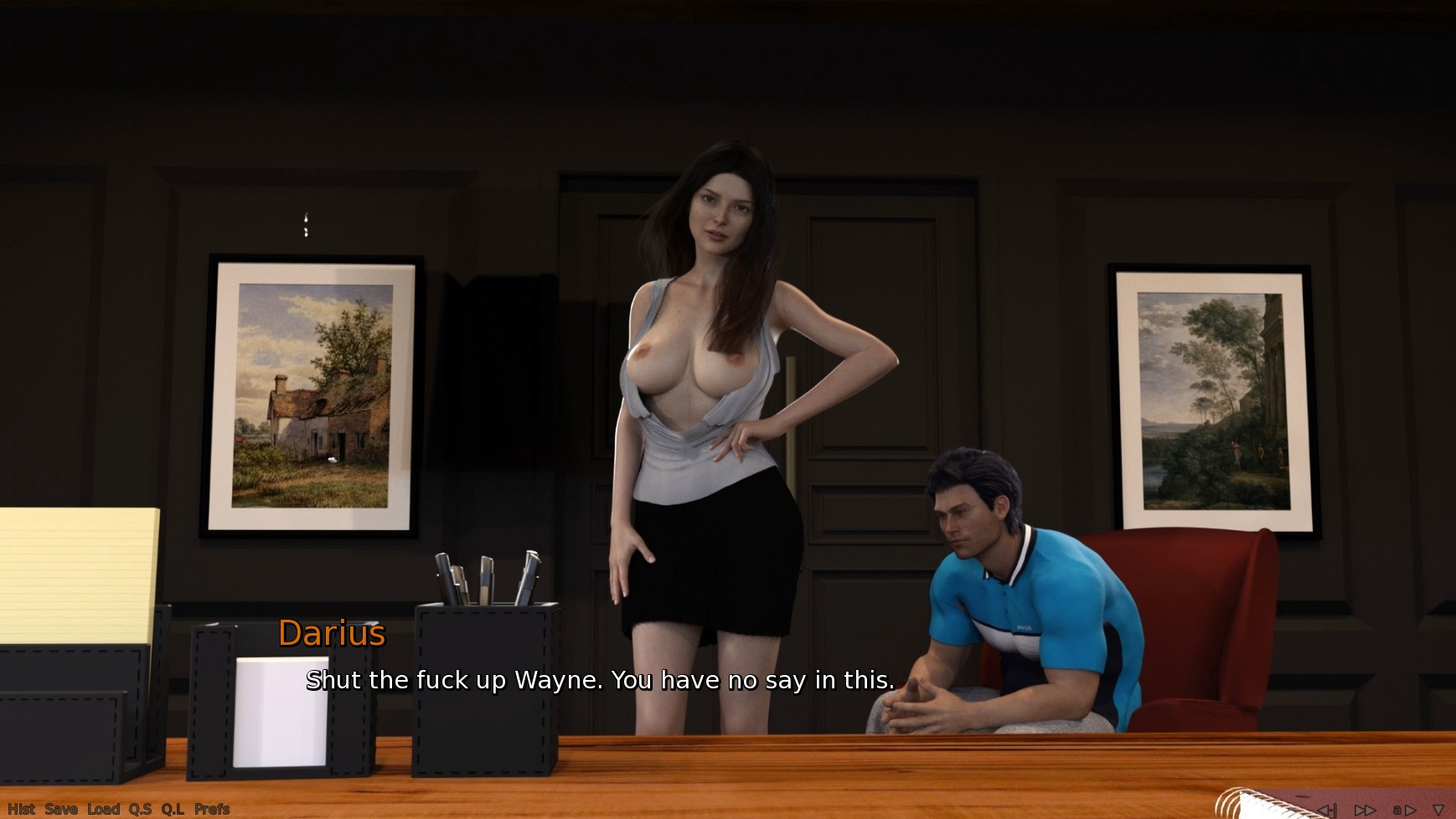
Task: Open the Save game menu
Action: [61, 809]
